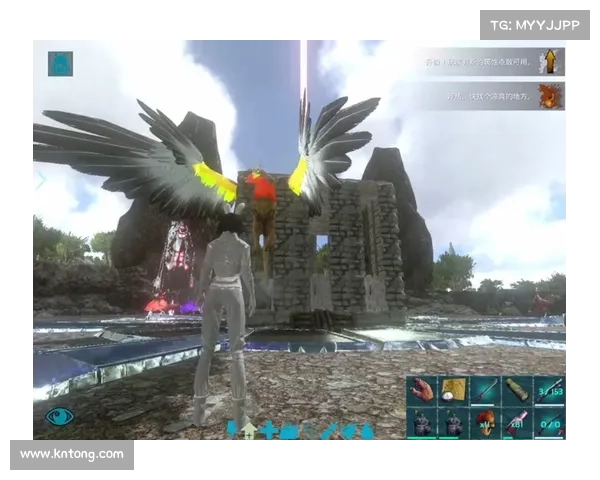Equip the rifle showing 0/0 ammo
The width and height of the screenshot is (600, 480).
pos(549,423)
